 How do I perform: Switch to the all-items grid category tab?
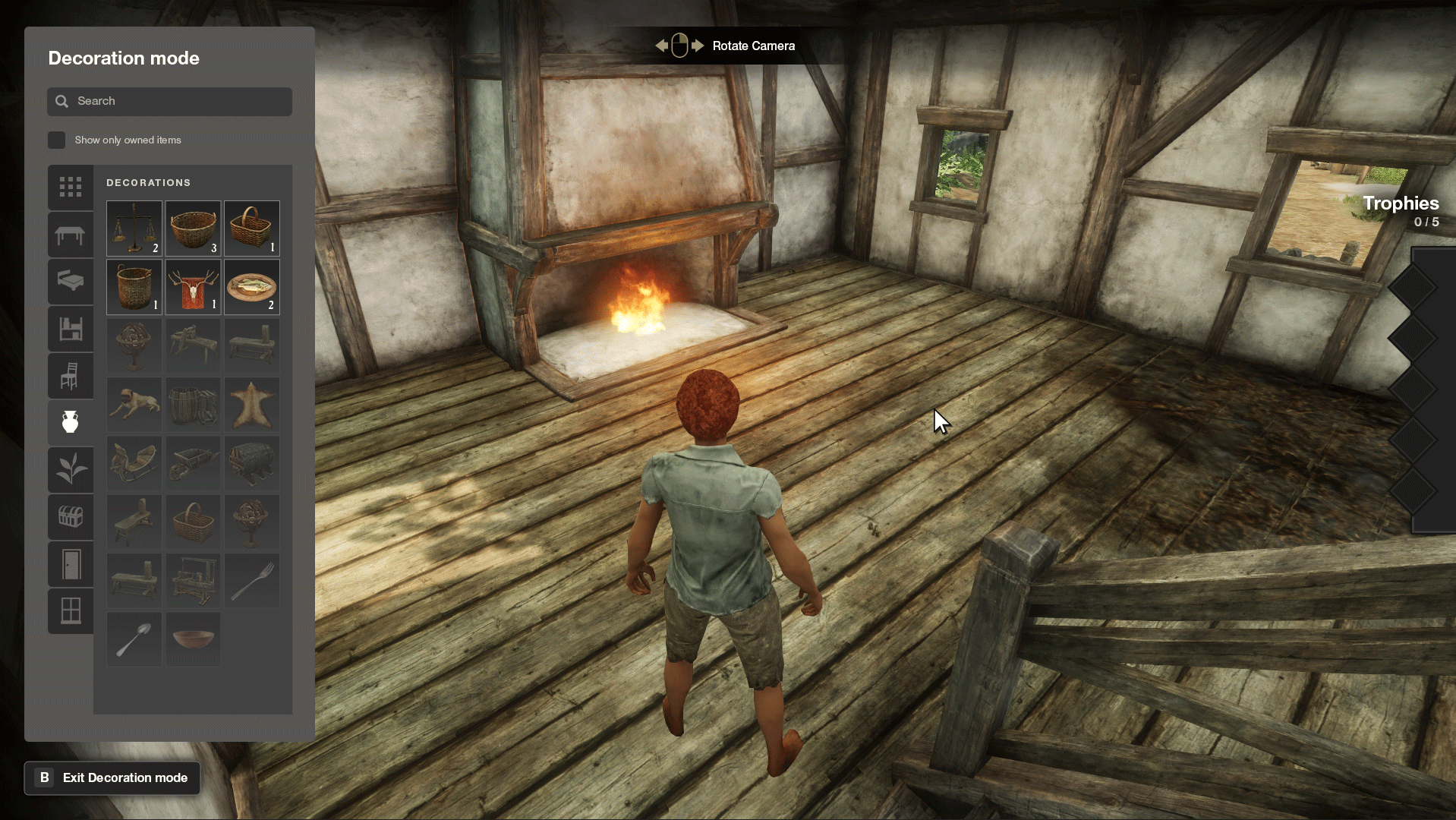point(71,187)
